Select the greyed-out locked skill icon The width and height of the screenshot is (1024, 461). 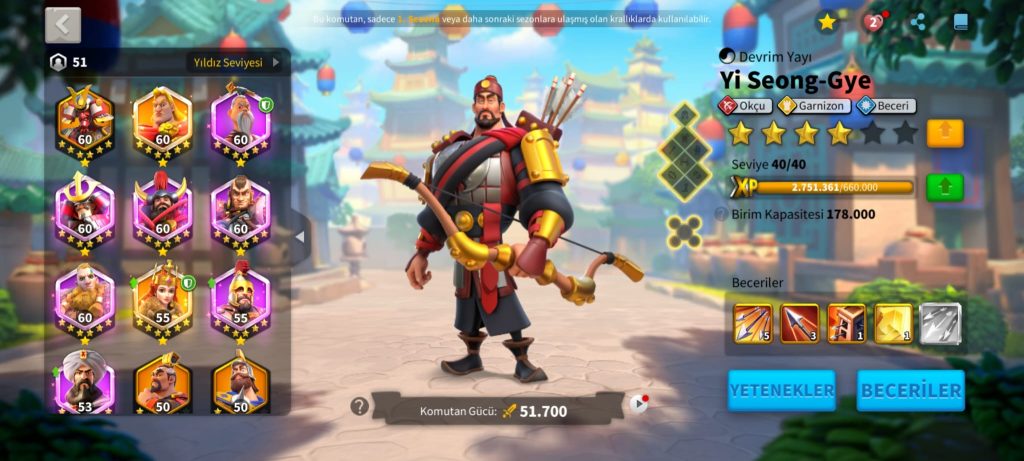point(940,324)
